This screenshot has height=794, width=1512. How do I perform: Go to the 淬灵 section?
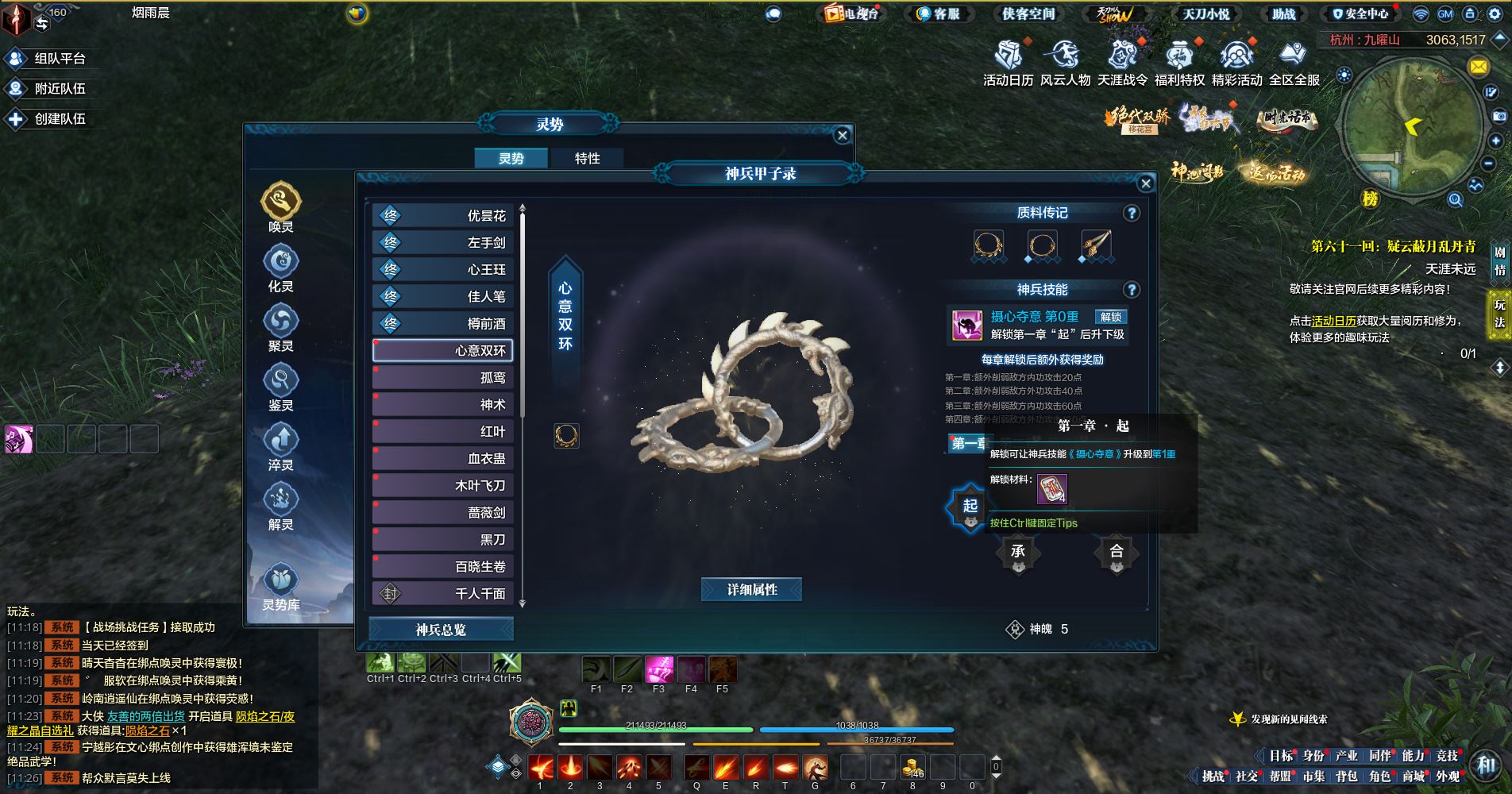coord(281,447)
